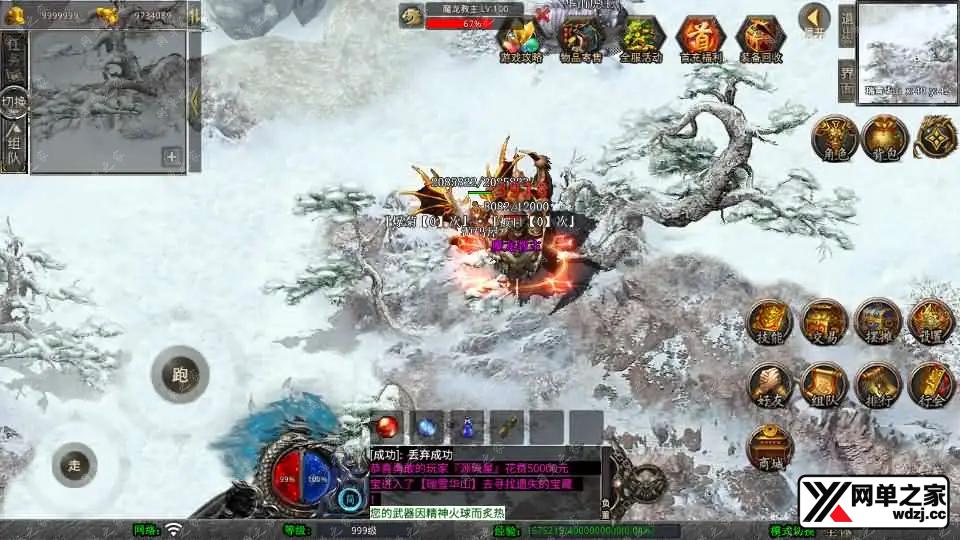Open the 交易 trade menu

click(x=824, y=321)
